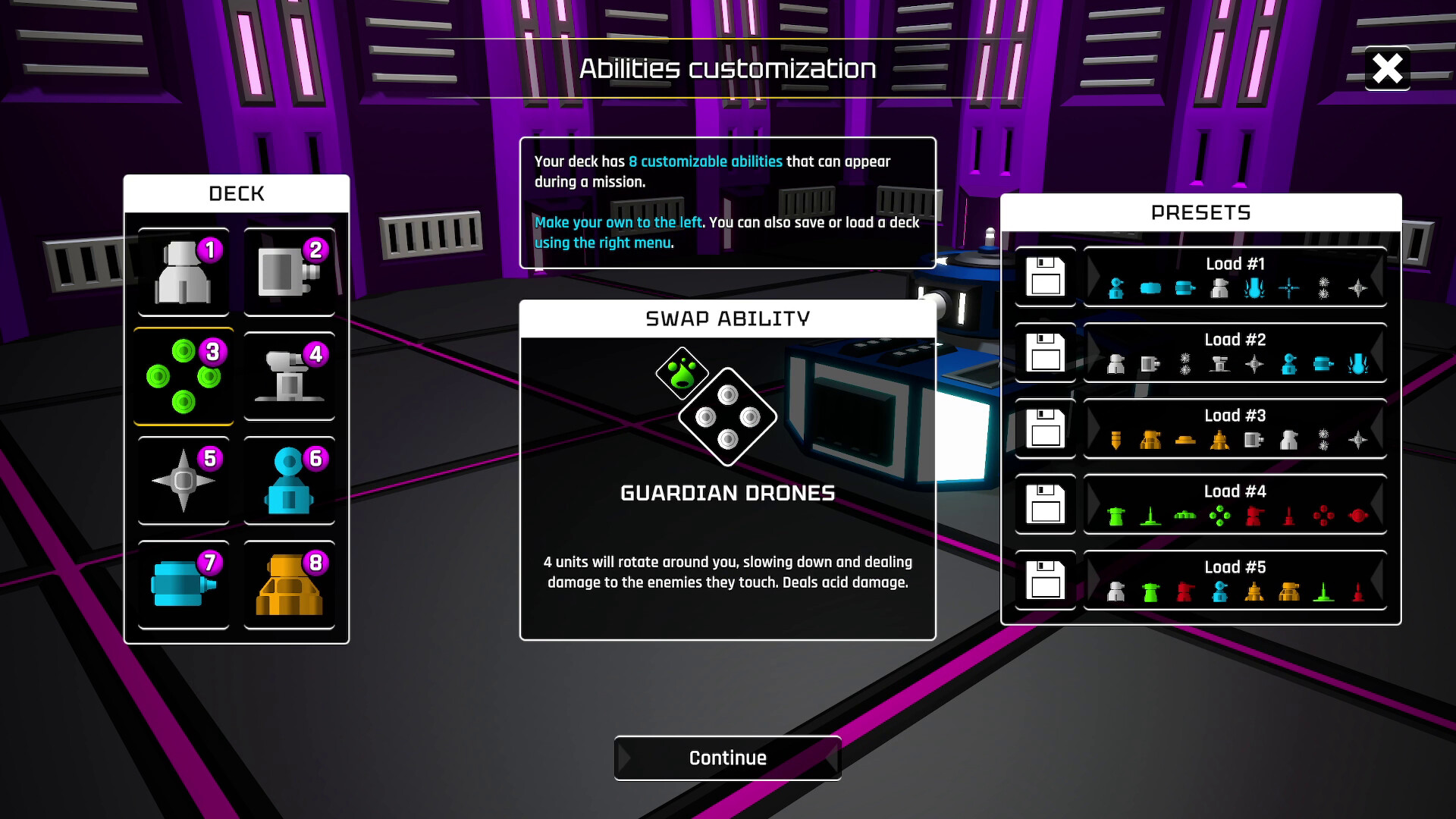Pick the cyan robot ability in slot 6
The image size is (1456, 819).
click(290, 480)
